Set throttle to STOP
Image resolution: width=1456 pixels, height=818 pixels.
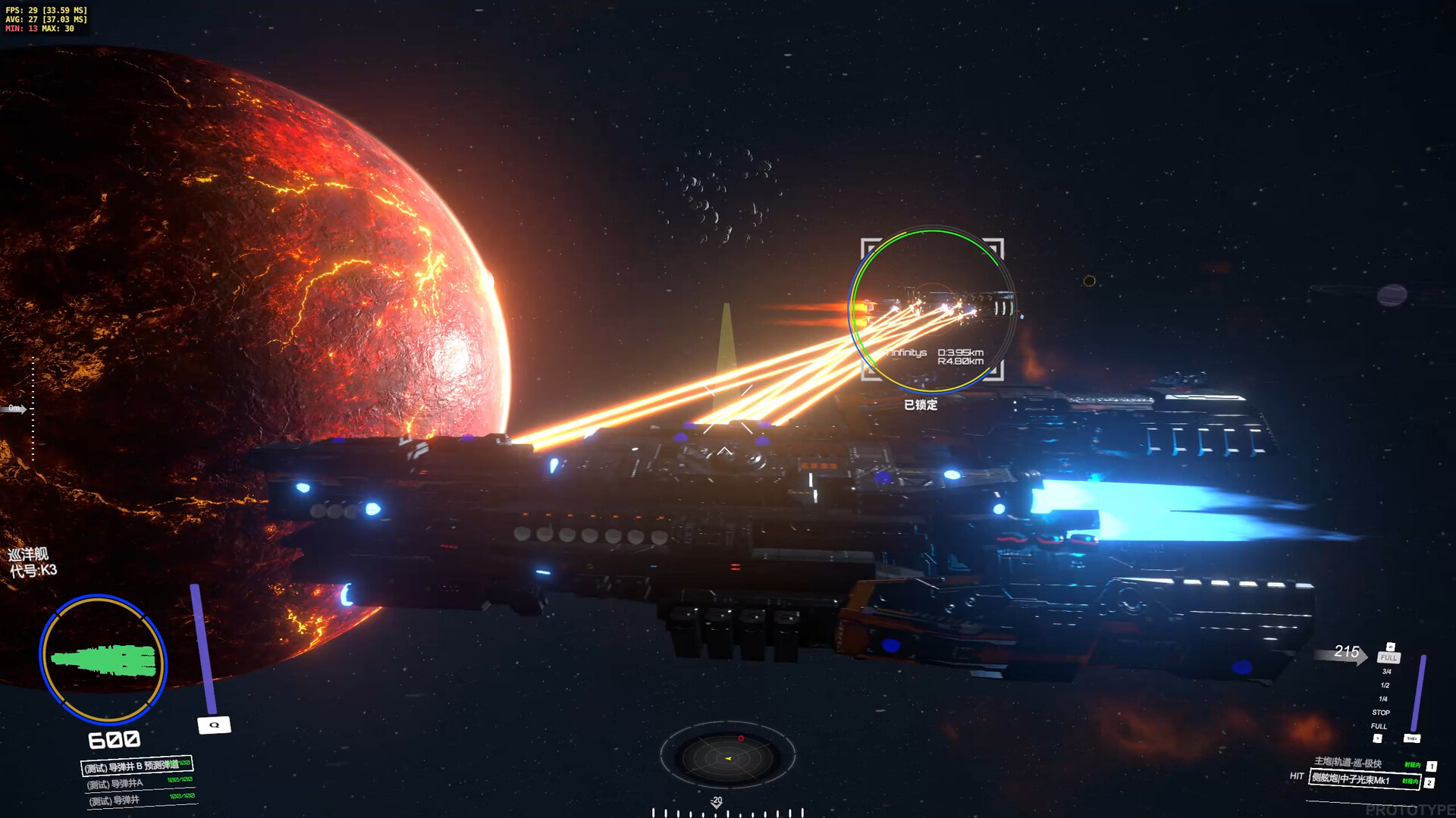[x=1381, y=713]
